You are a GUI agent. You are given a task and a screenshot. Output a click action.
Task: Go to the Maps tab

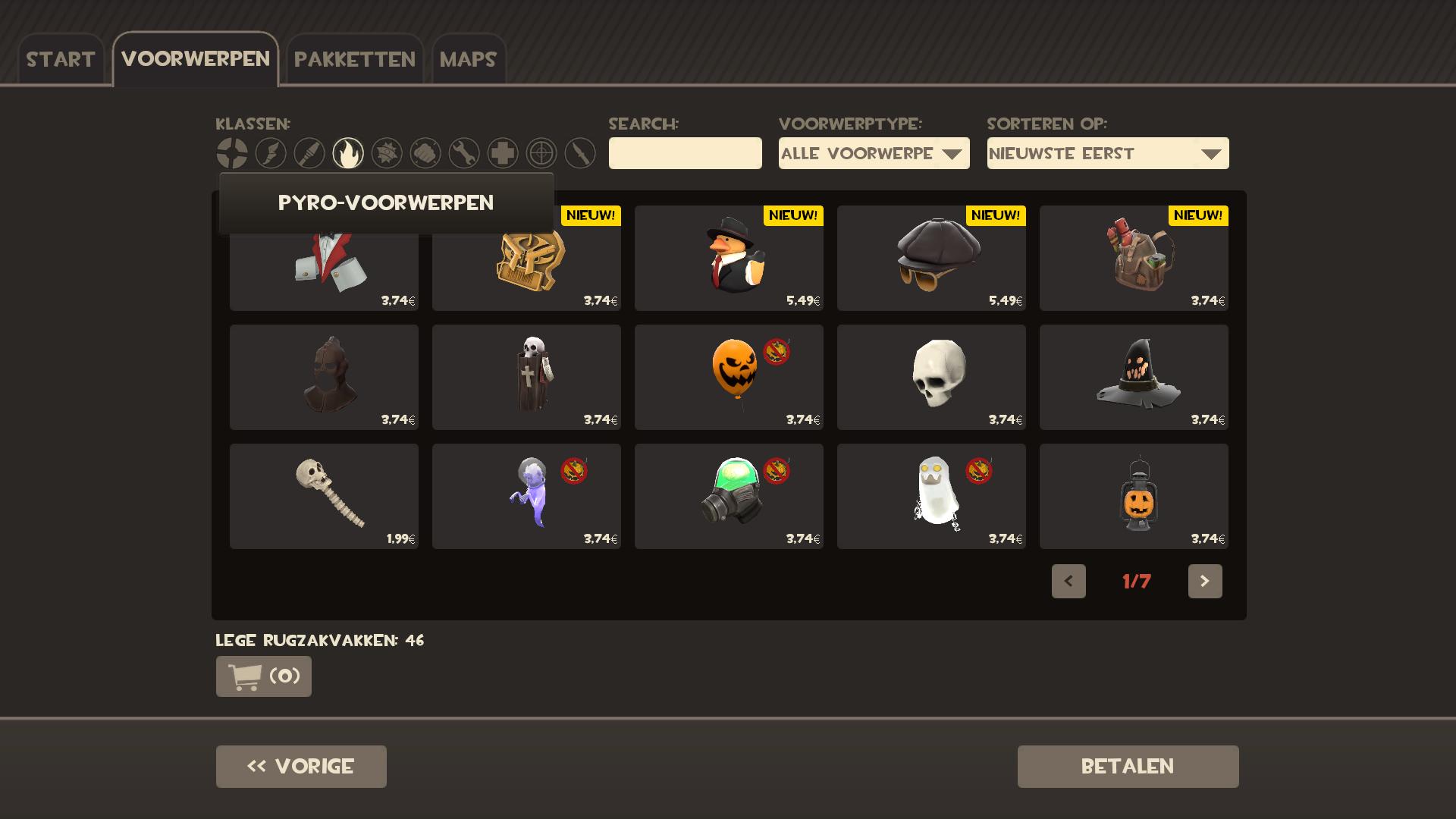click(x=468, y=59)
